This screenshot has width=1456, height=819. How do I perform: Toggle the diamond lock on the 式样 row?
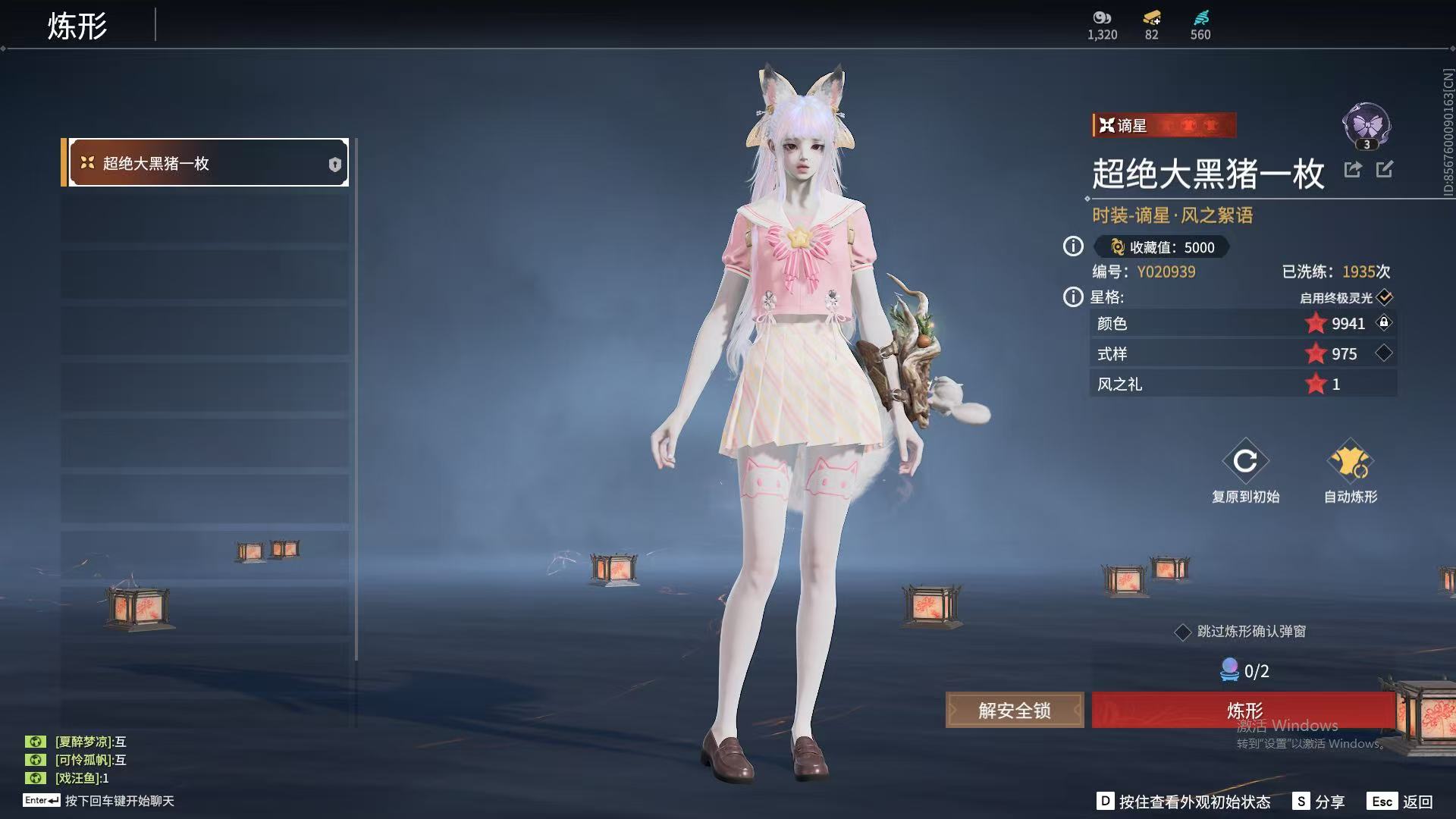pyautogui.click(x=1384, y=353)
